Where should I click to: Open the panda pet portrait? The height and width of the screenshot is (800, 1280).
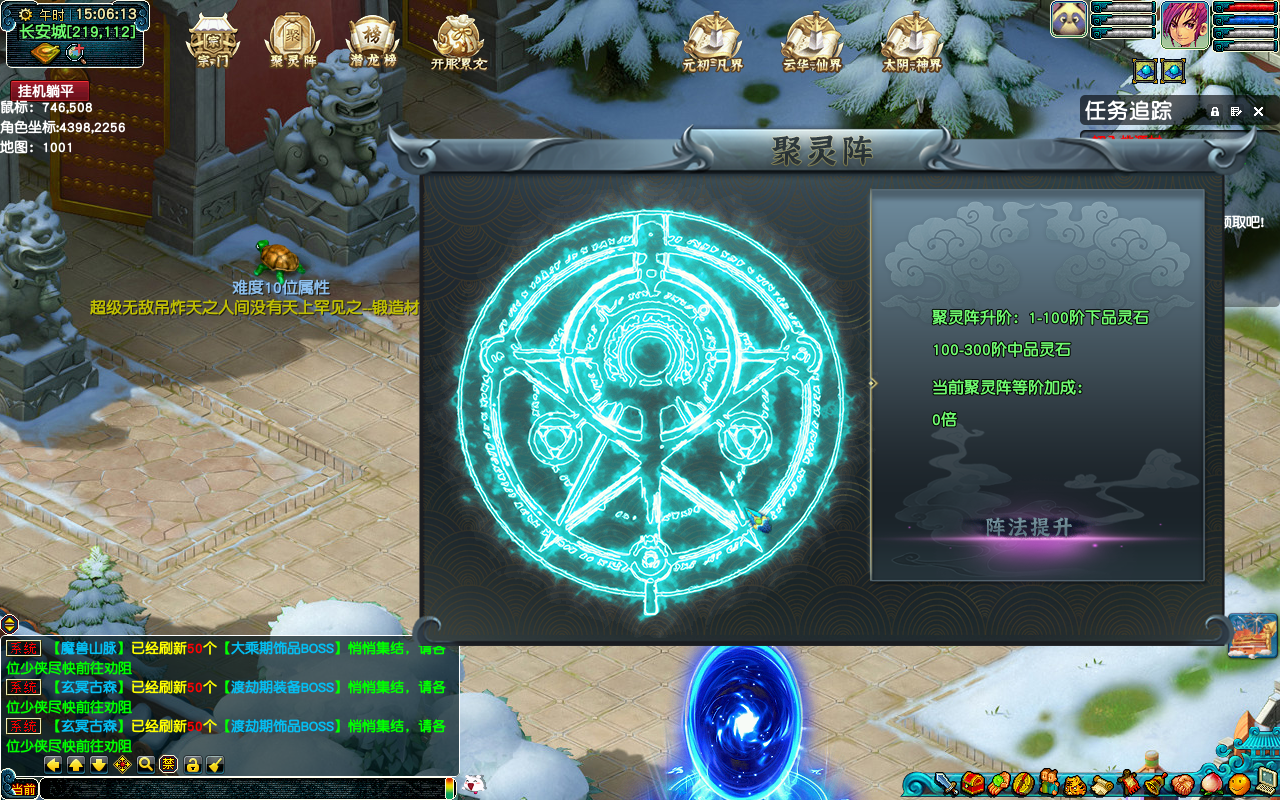[1069, 20]
